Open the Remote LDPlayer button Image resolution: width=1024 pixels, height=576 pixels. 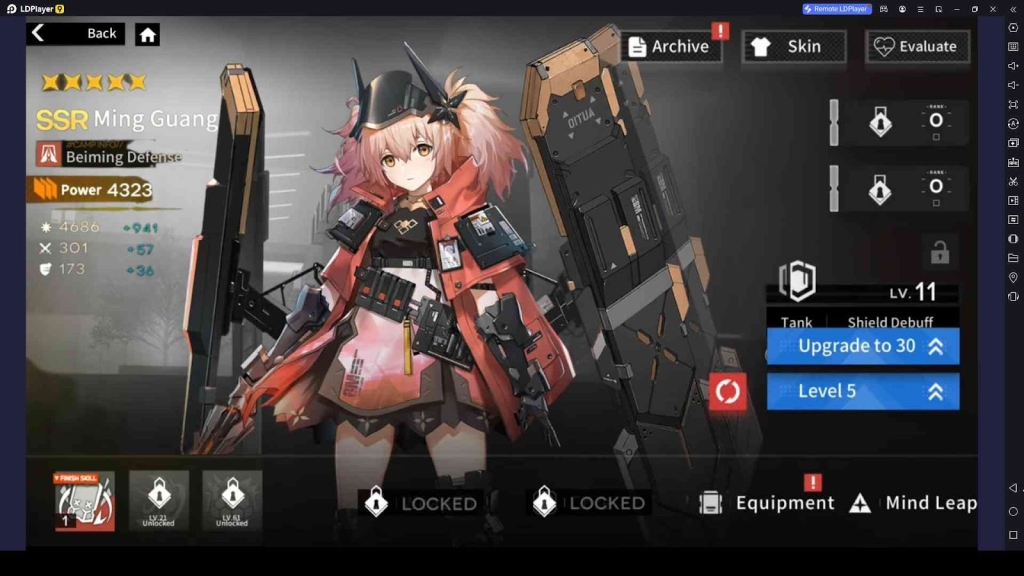coord(837,9)
